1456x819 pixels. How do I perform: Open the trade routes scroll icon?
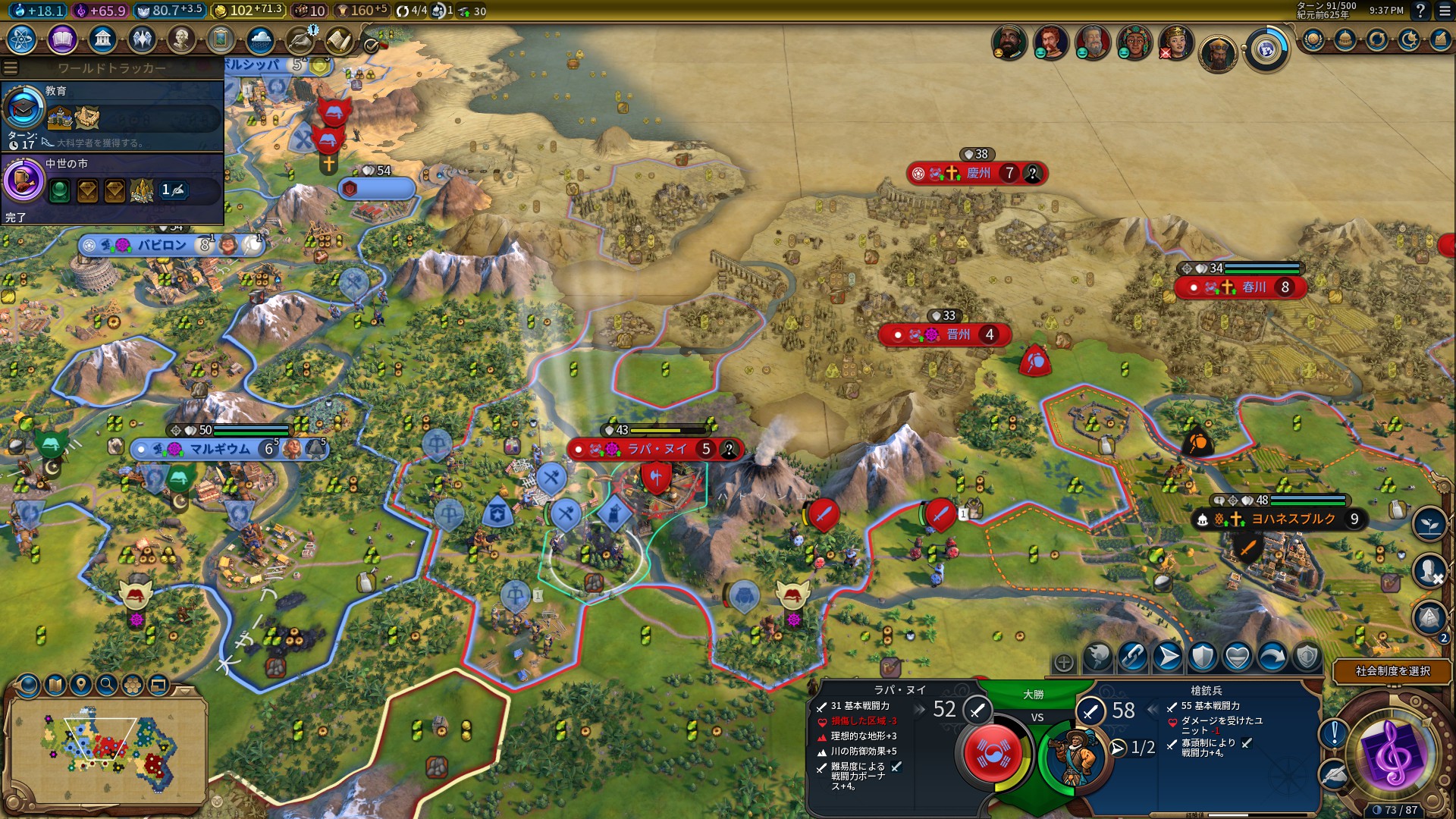[x=339, y=39]
